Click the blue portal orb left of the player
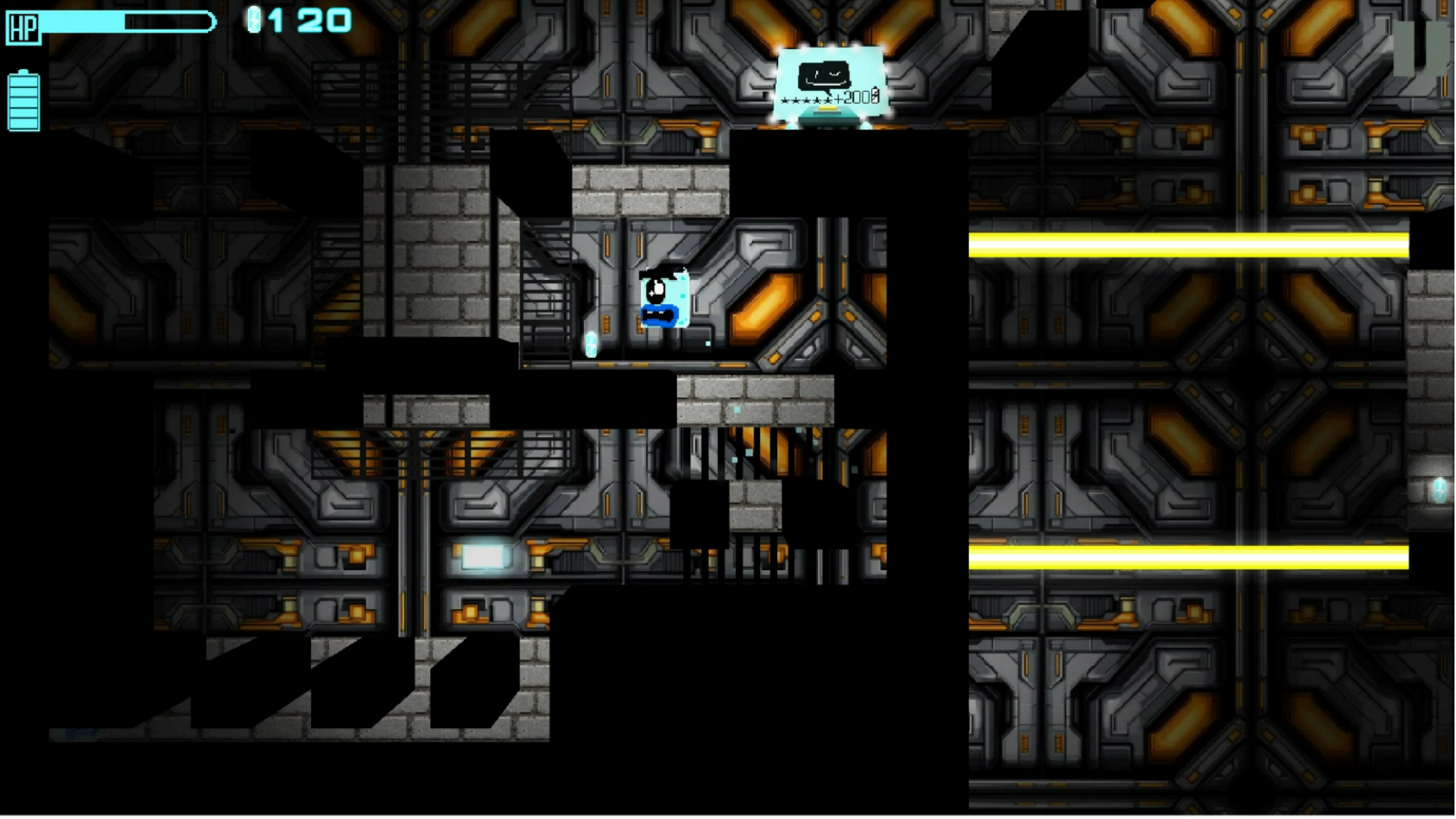This screenshot has width=1456, height=819. [x=591, y=345]
